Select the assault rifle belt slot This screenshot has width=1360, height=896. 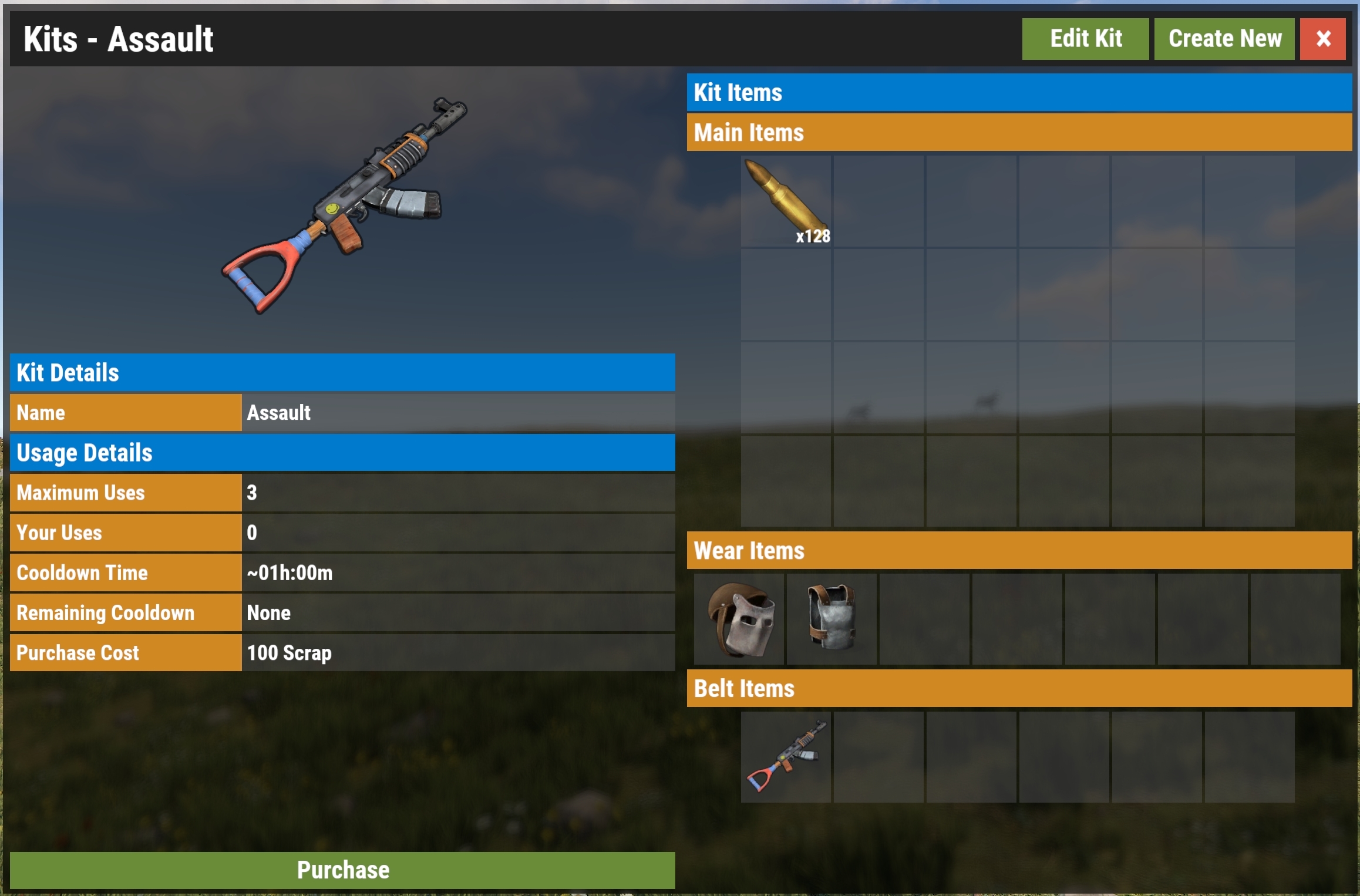click(786, 757)
